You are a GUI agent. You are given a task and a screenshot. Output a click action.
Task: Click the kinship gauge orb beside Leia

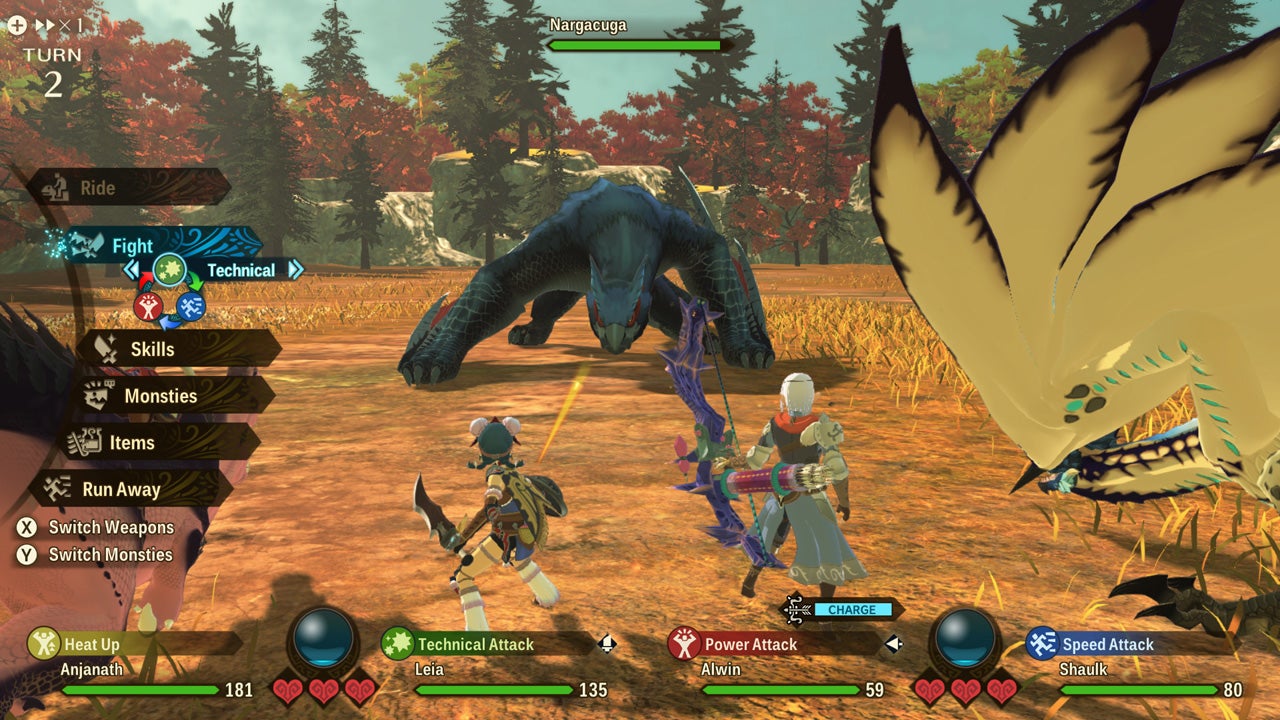pyautogui.click(x=324, y=637)
